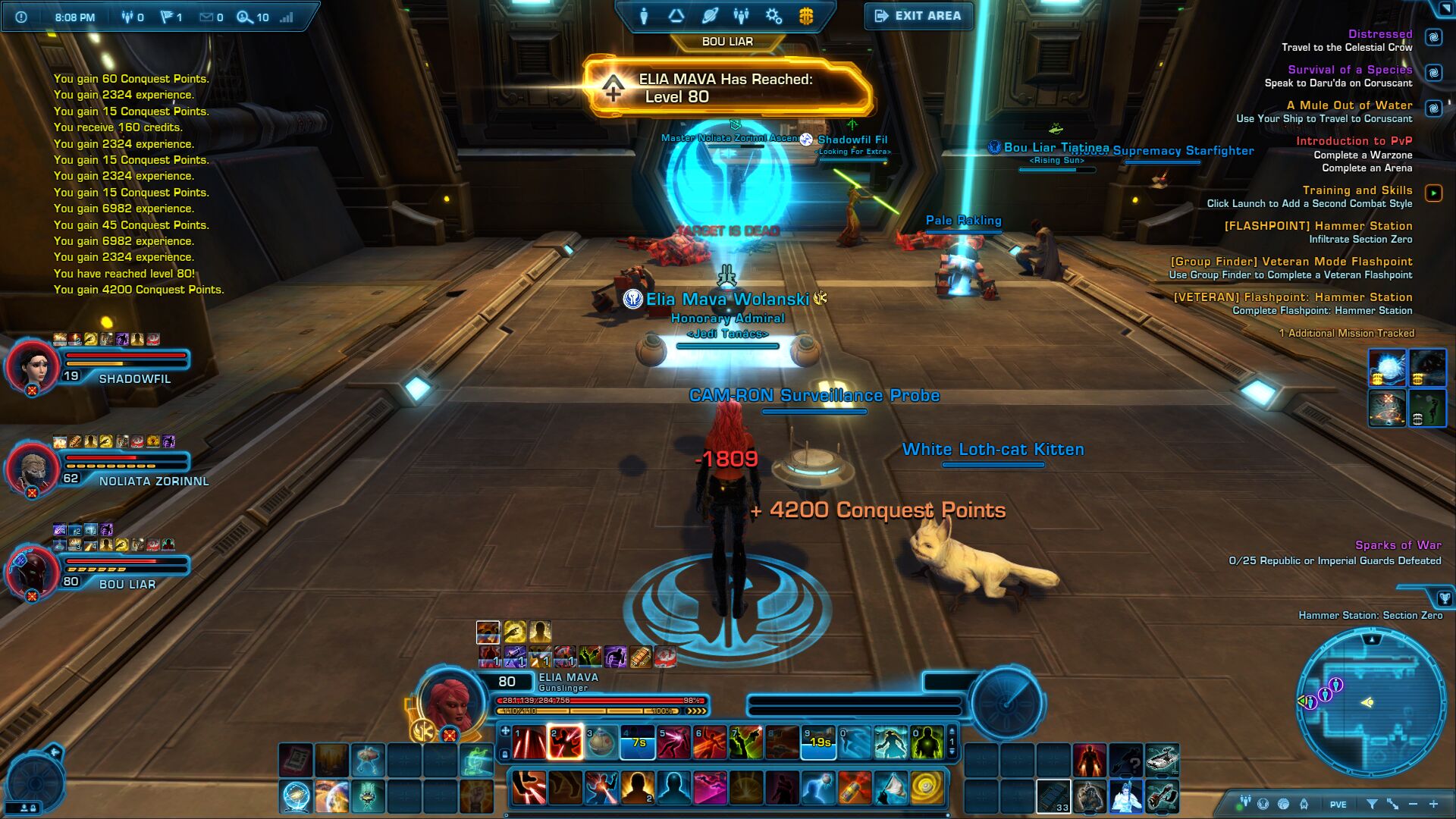Open the character menu icon in top bar
Image resolution: width=1456 pixels, height=819 pixels.
click(x=644, y=16)
